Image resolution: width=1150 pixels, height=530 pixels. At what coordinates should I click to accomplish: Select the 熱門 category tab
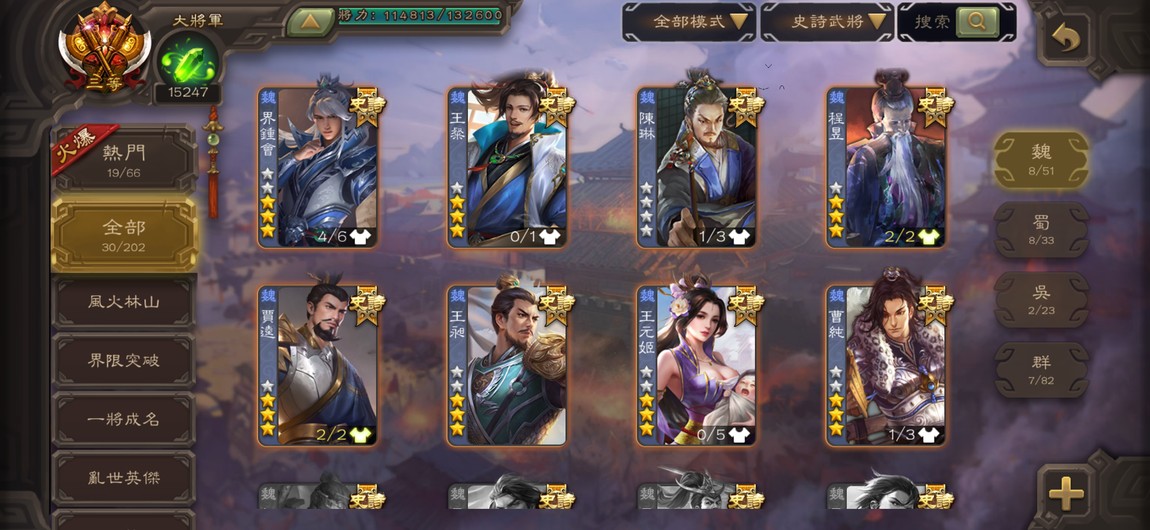click(x=124, y=159)
